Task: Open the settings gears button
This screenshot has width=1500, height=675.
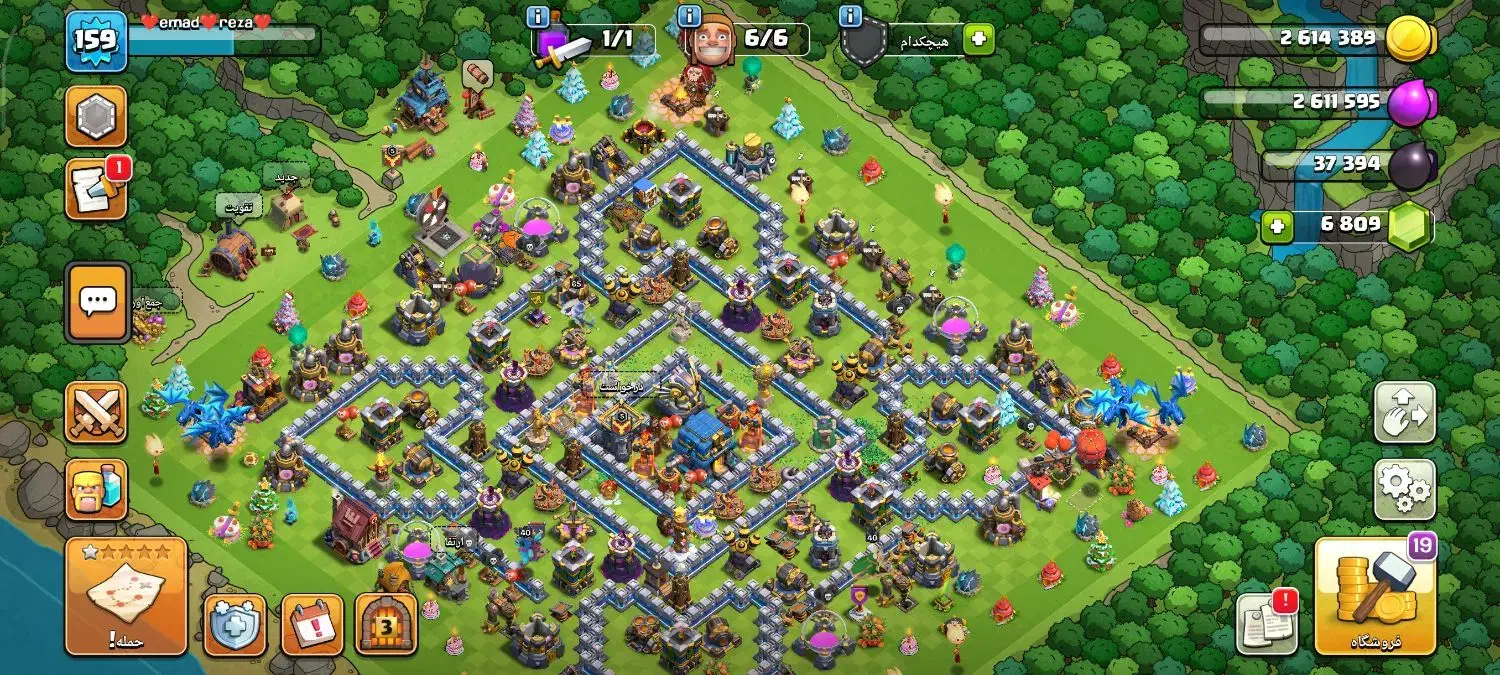Action: 1405,489
